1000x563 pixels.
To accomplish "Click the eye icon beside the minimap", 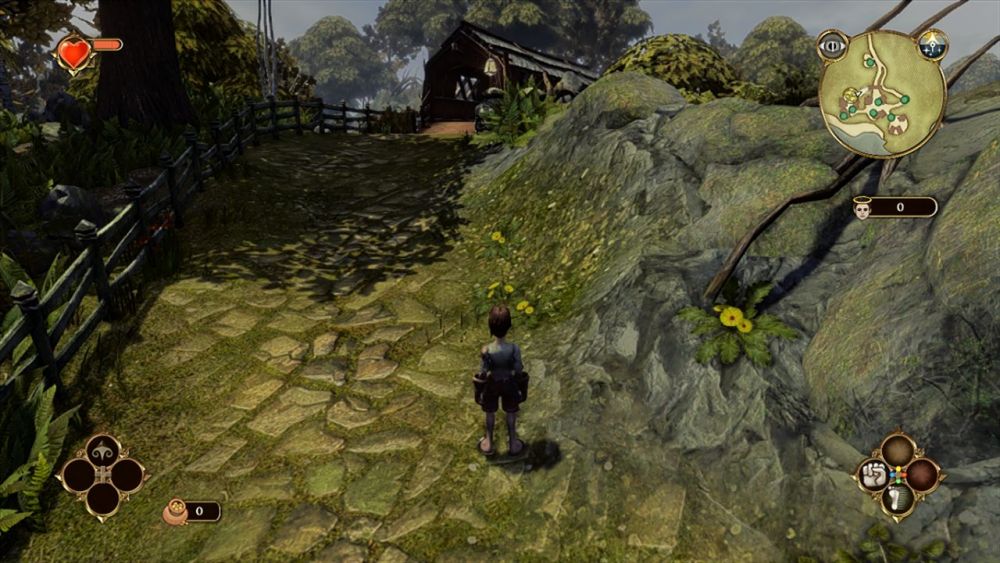I will [x=832, y=44].
